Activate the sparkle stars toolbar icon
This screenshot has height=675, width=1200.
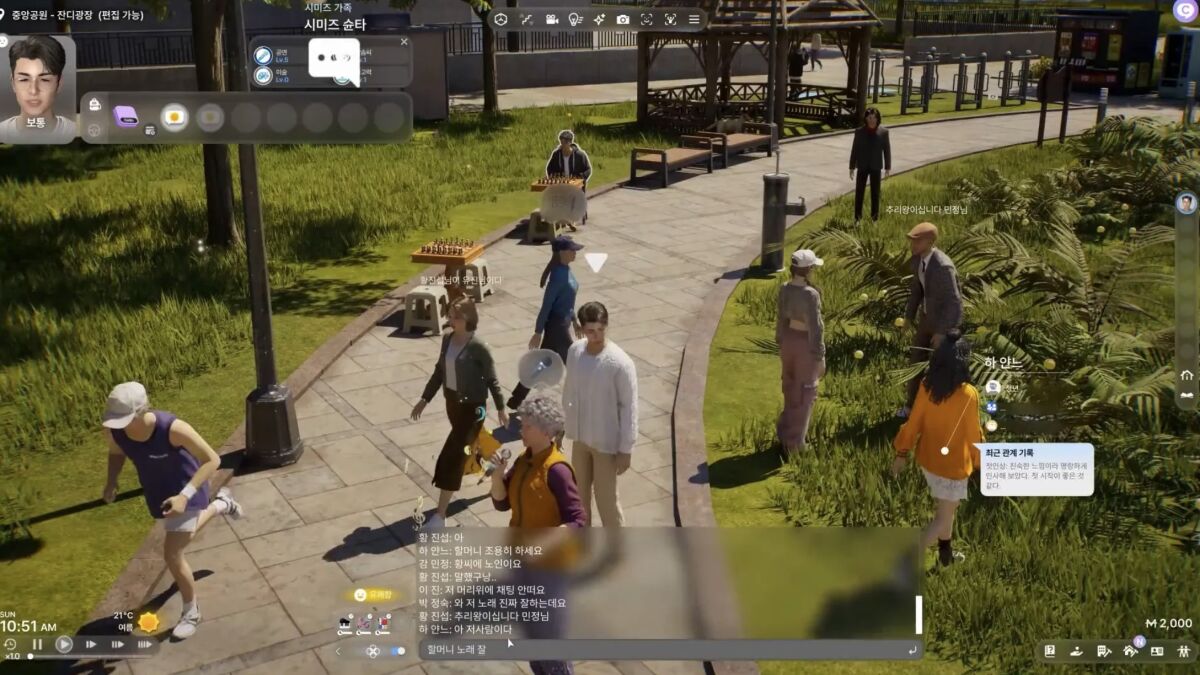599,19
